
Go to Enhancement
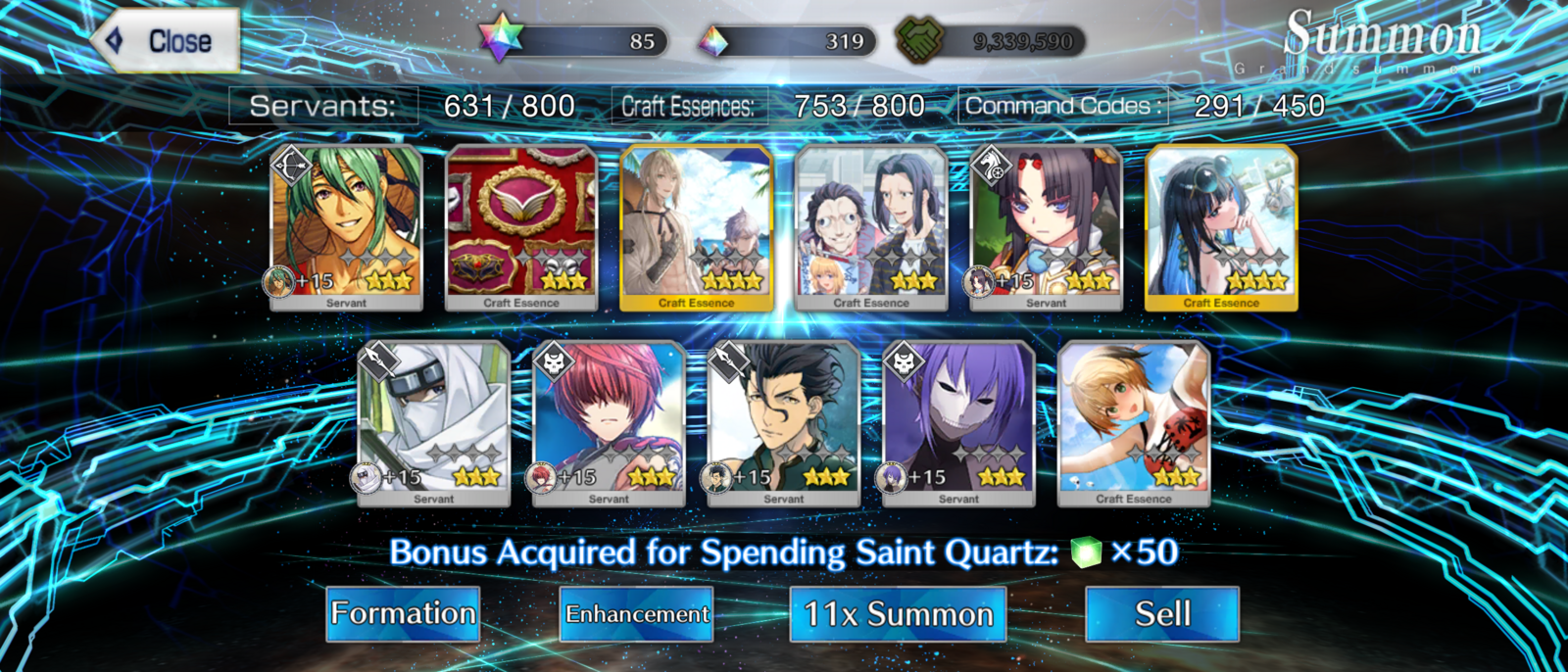click(637, 614)
